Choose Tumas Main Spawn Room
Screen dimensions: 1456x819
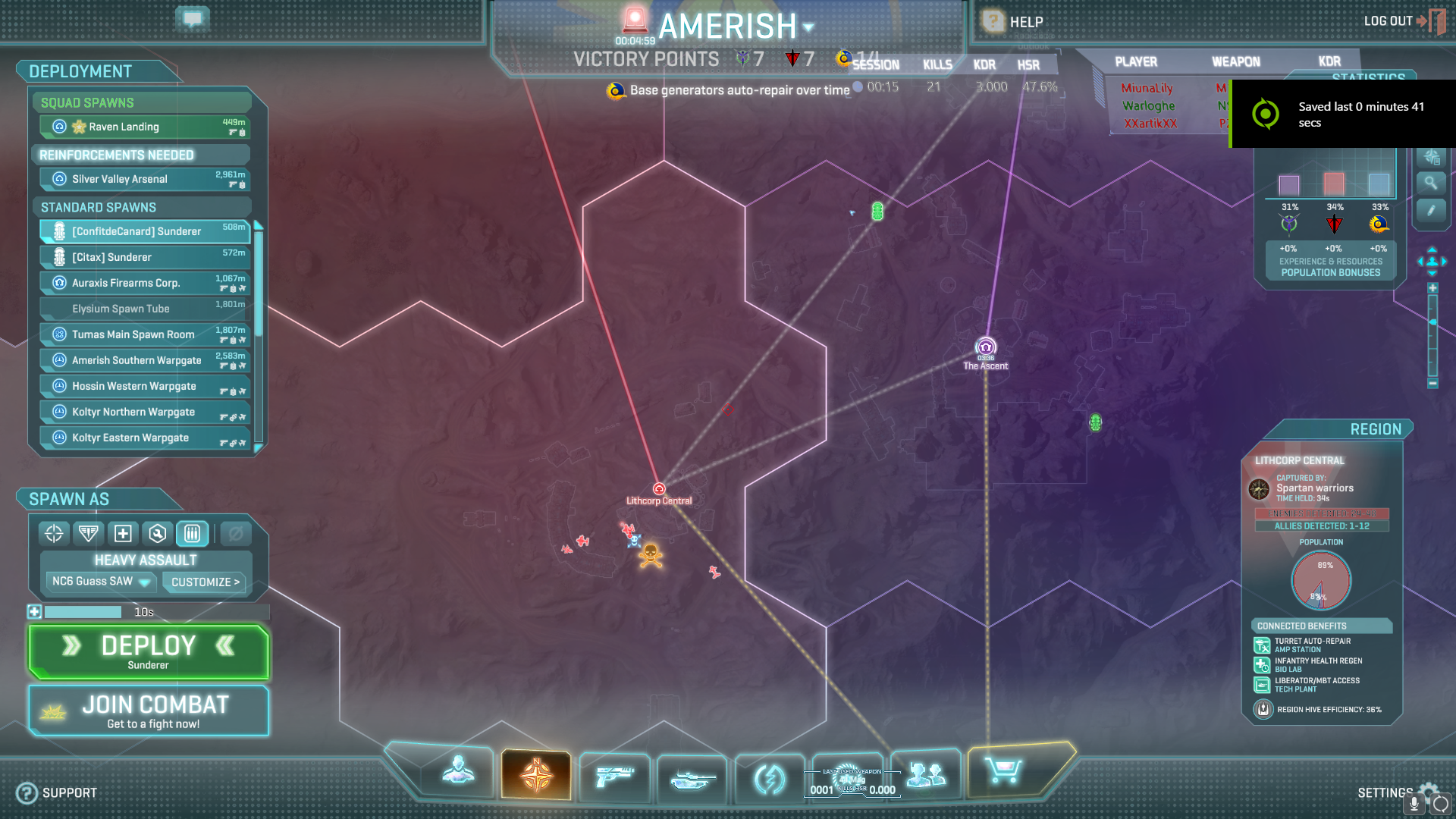pos(145,334)
